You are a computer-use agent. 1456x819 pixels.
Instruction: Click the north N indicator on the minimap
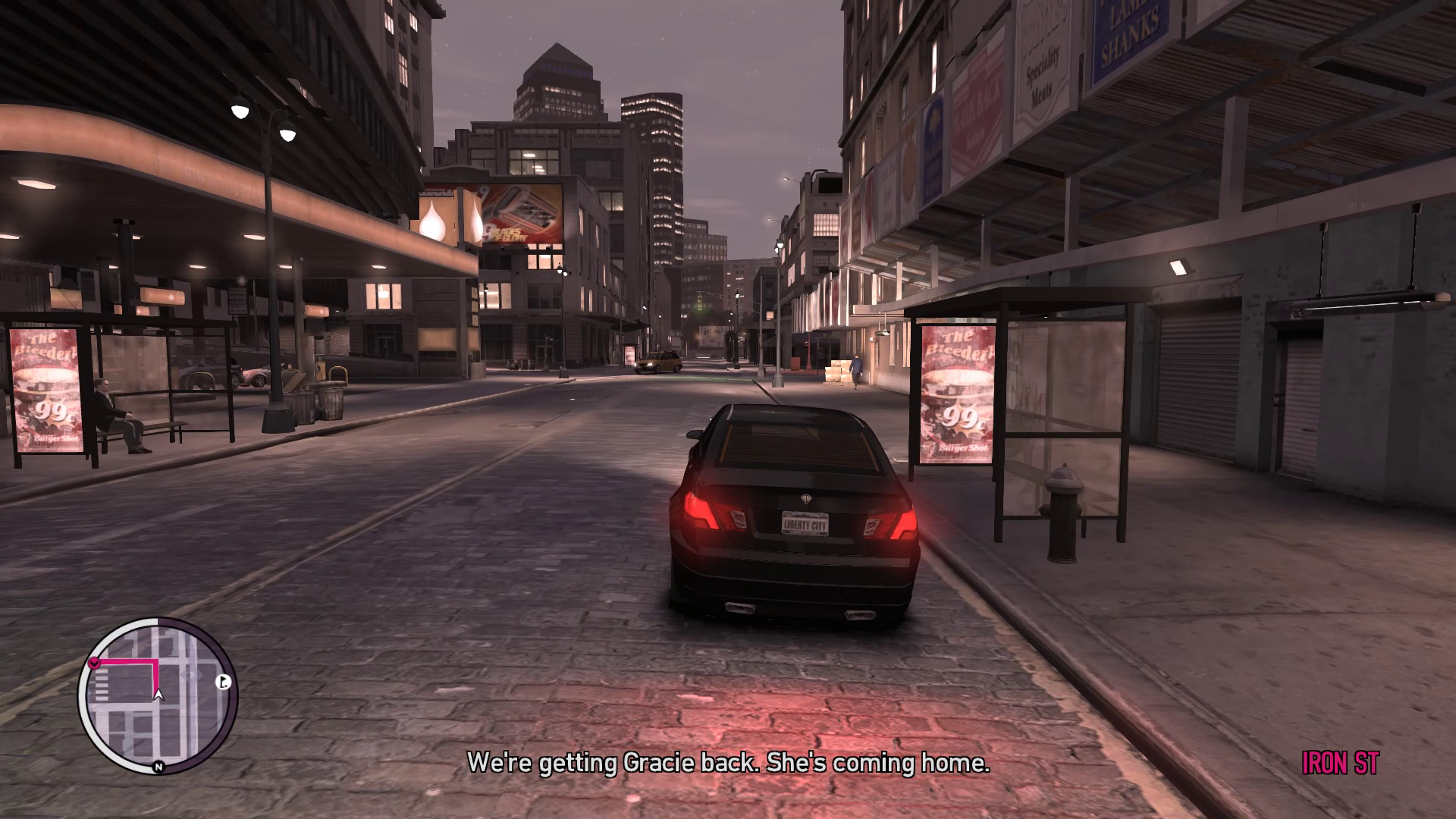coord(158,767)
